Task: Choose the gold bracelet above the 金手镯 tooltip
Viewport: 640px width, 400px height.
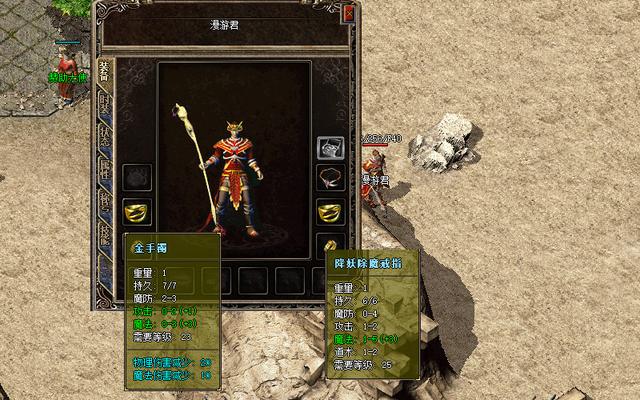Action: pyautogui.click(x=137, y=211)
